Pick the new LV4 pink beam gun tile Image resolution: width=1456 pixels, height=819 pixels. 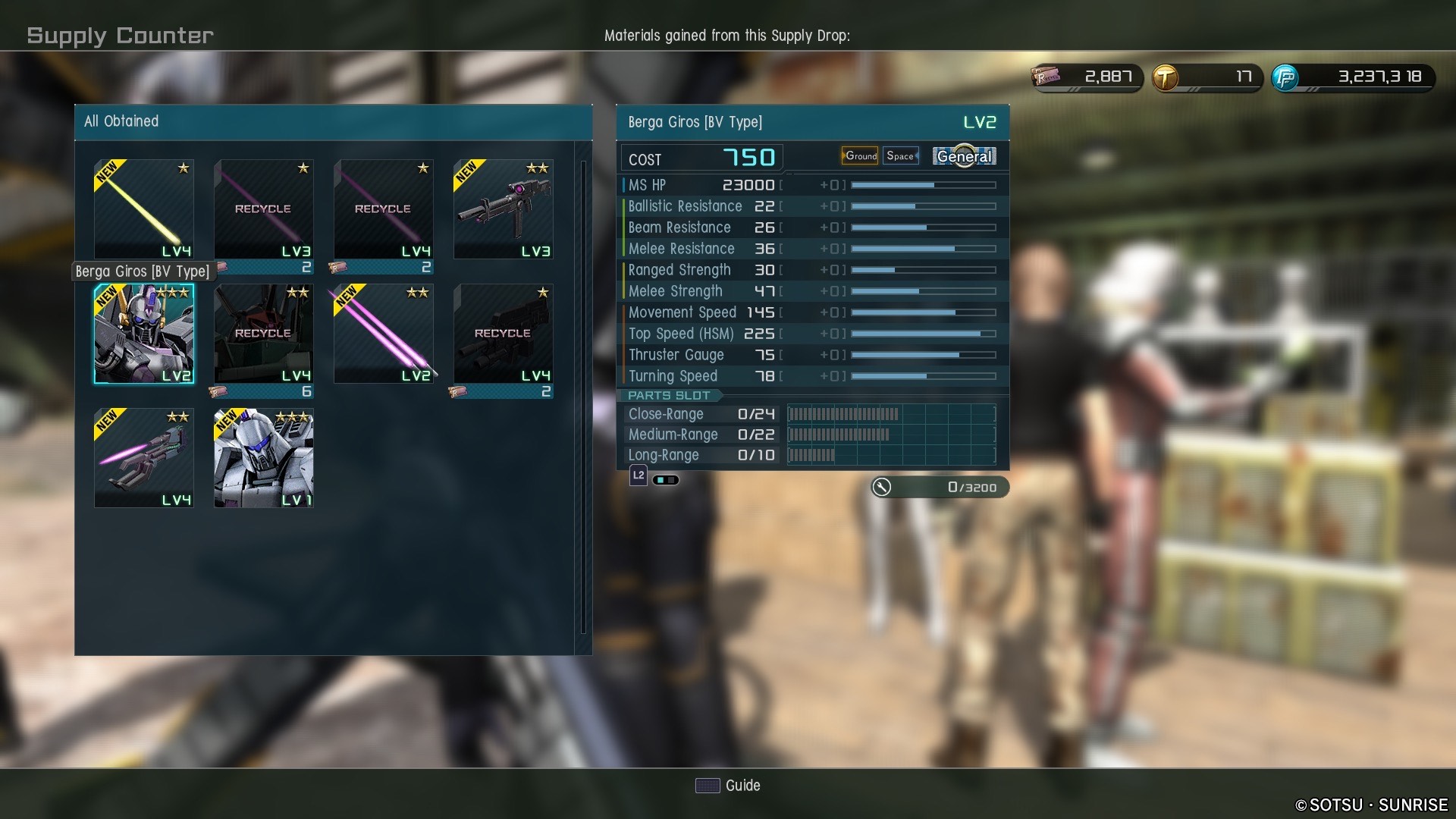pos(143,458)
